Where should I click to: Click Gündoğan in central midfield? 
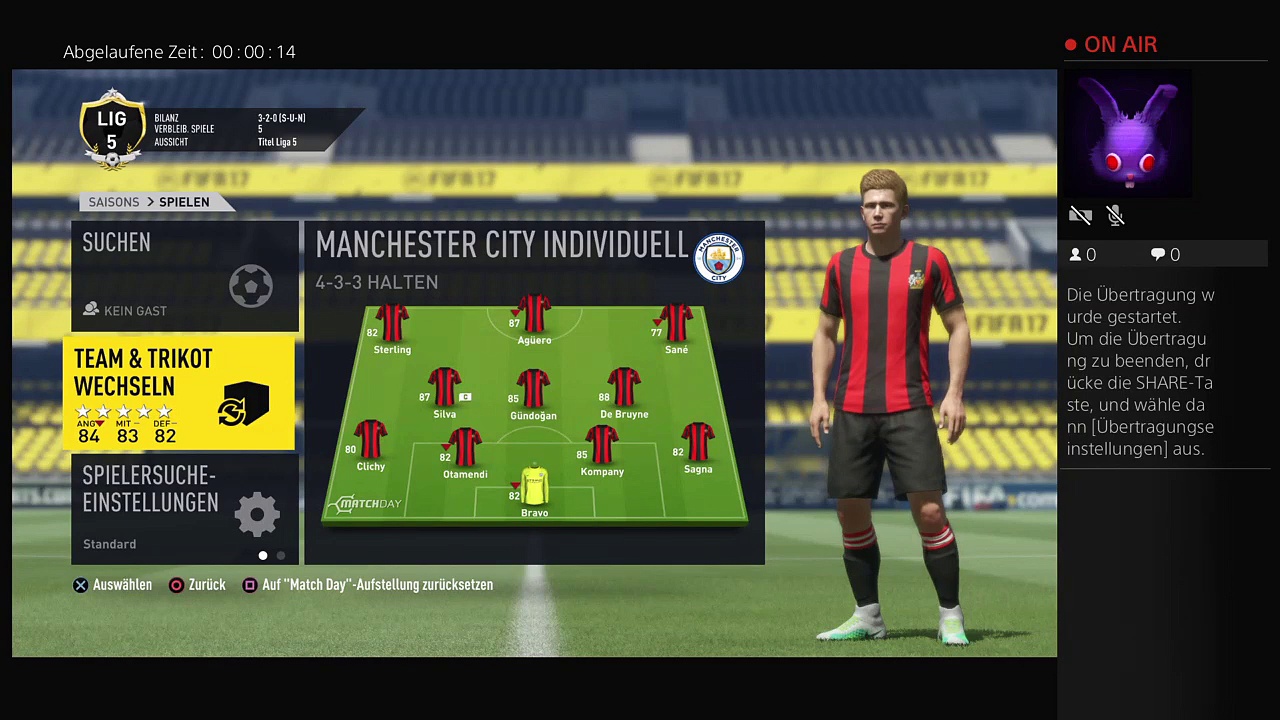coord(533,389)
